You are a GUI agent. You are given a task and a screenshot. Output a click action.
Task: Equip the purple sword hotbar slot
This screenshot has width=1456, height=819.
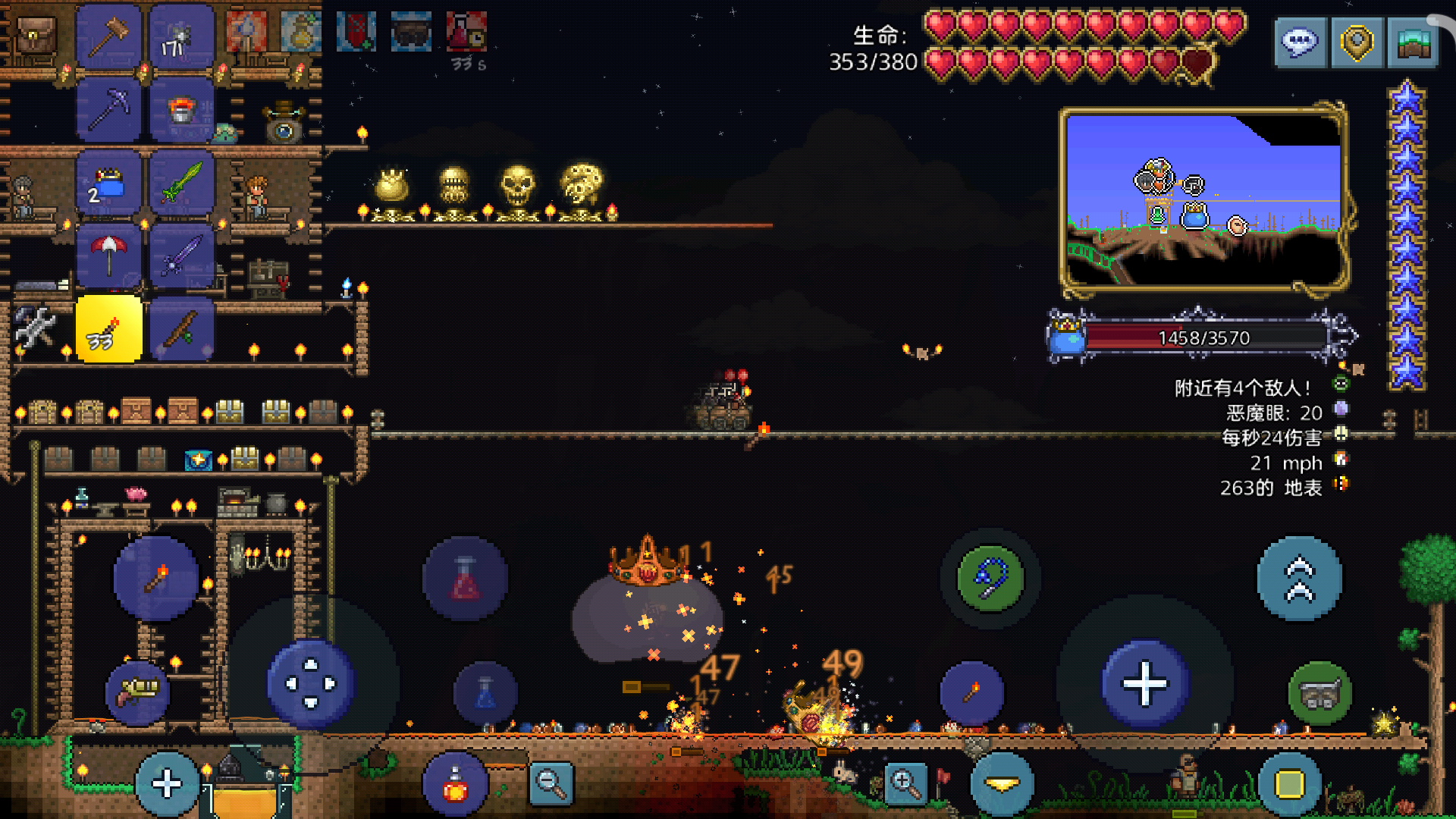(x=182, y=256)
